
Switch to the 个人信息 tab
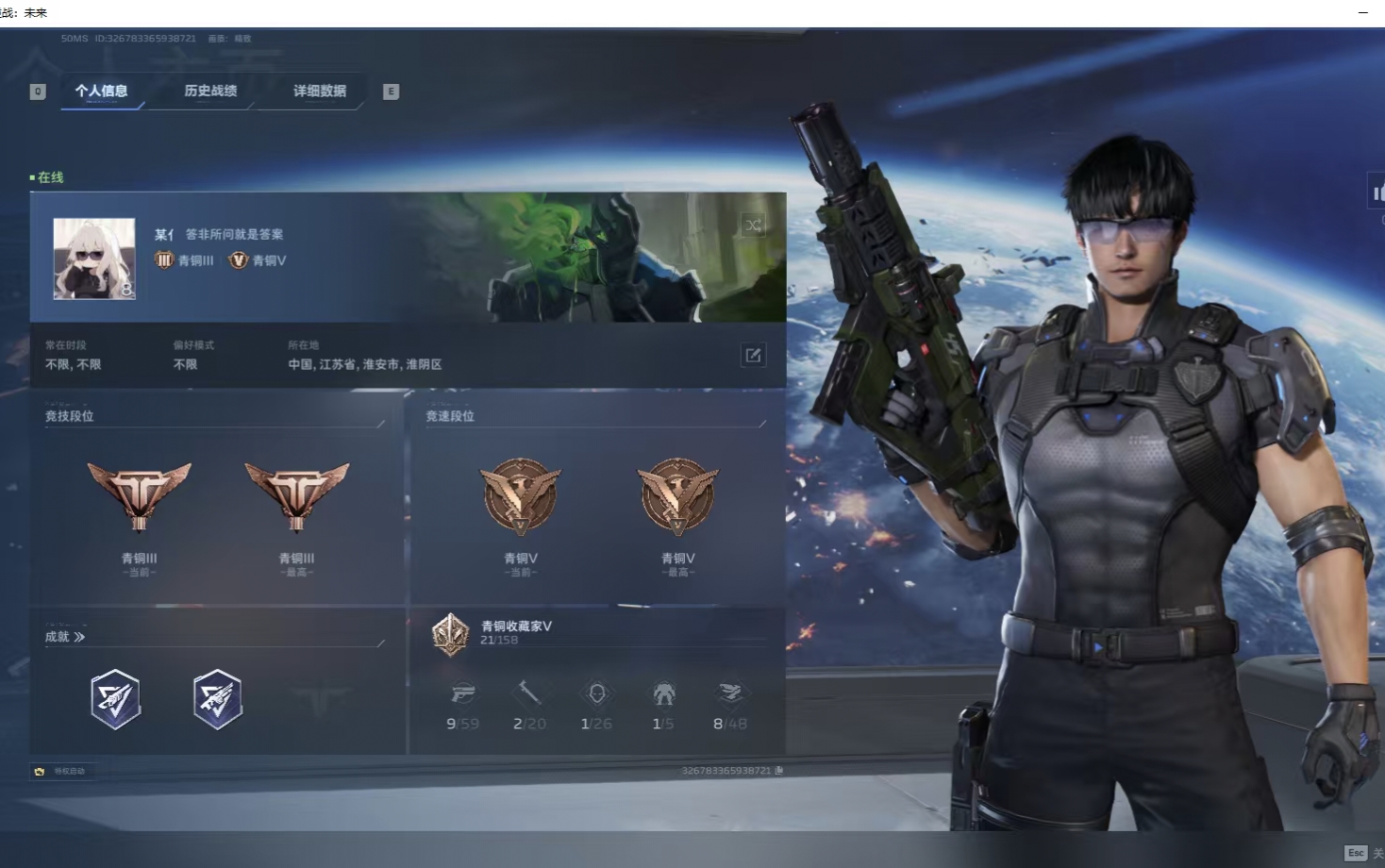101,91
